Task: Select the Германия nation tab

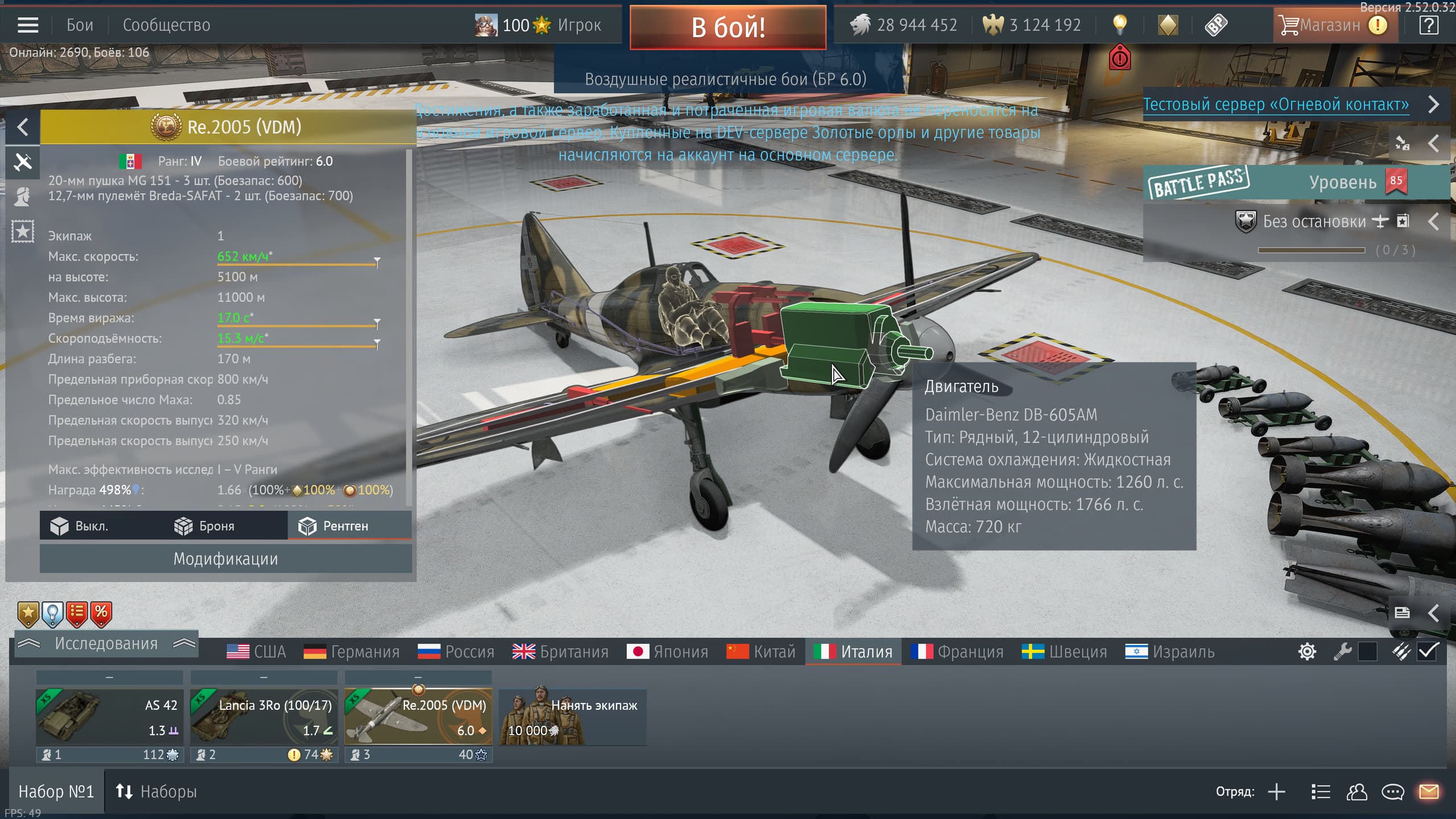Action: [351, 652]
